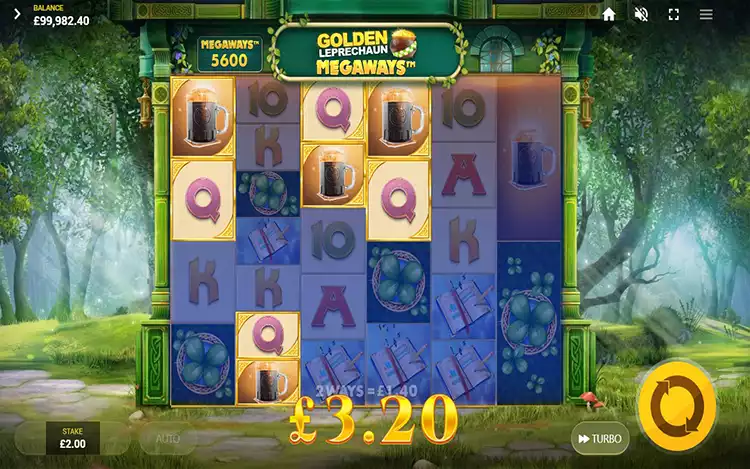This screenshot has width=750, height=469.
Task: Switch to fullscreen mode
Action: pyautogui.click(x=673, y=15)
